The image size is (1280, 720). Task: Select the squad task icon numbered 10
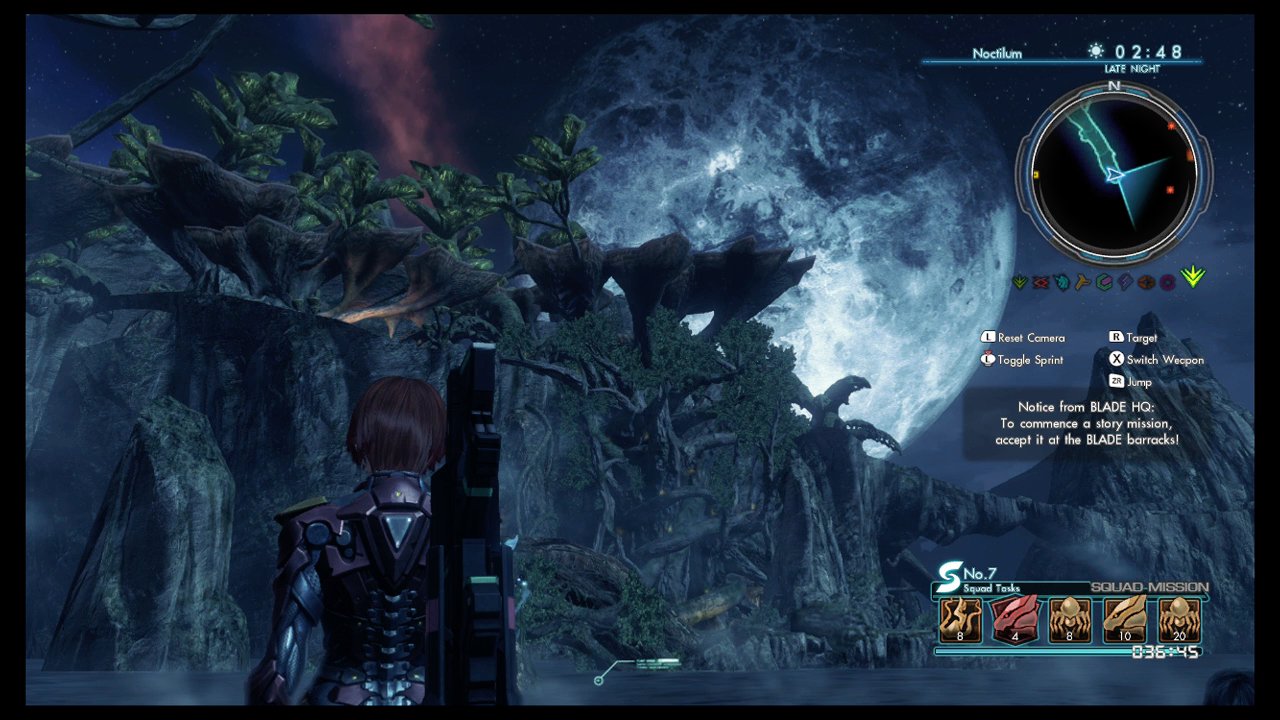(1124, 620)
